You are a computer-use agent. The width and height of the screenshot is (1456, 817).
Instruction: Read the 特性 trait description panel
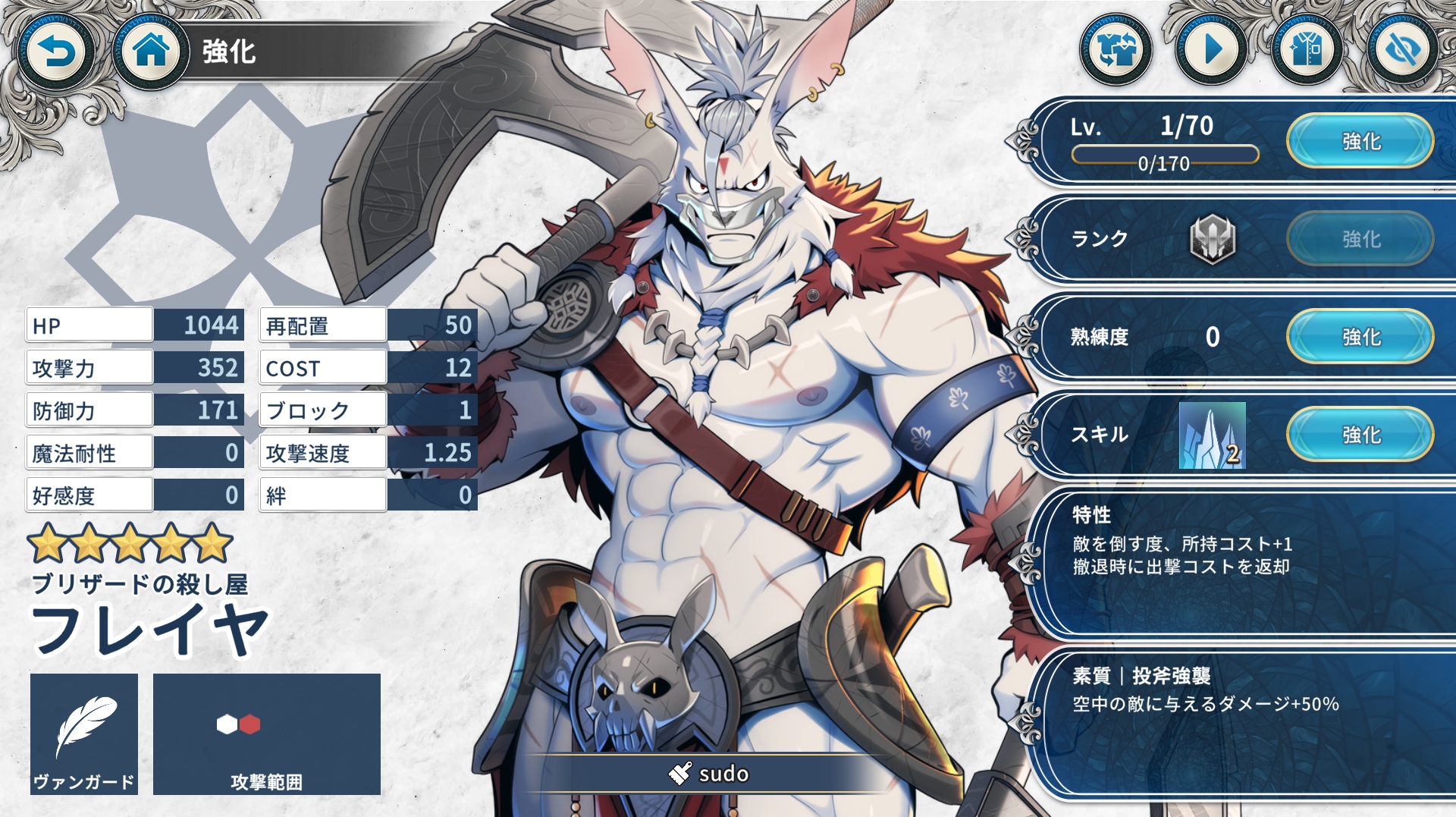point(1244,561)
